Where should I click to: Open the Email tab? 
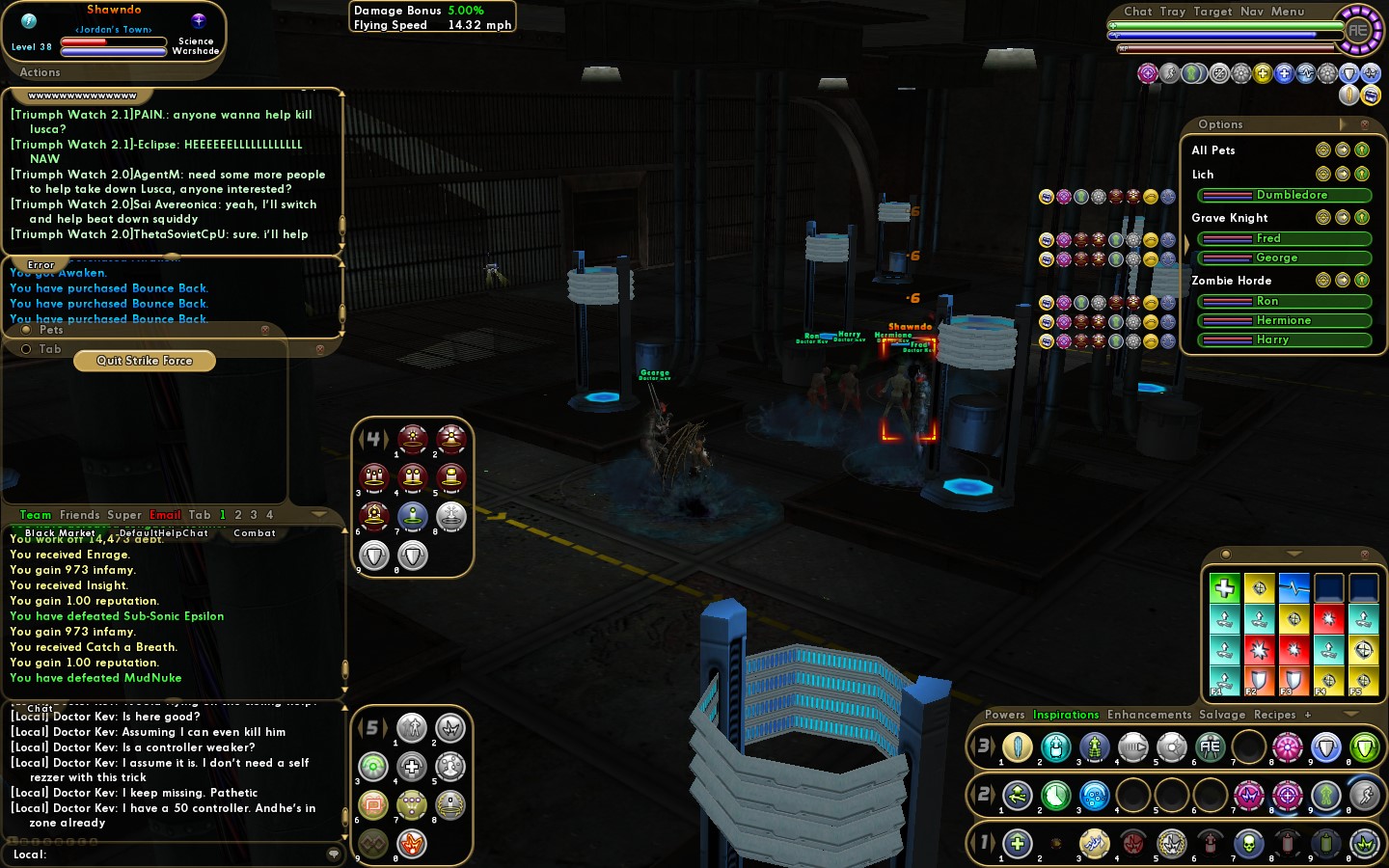coord(165,515)
